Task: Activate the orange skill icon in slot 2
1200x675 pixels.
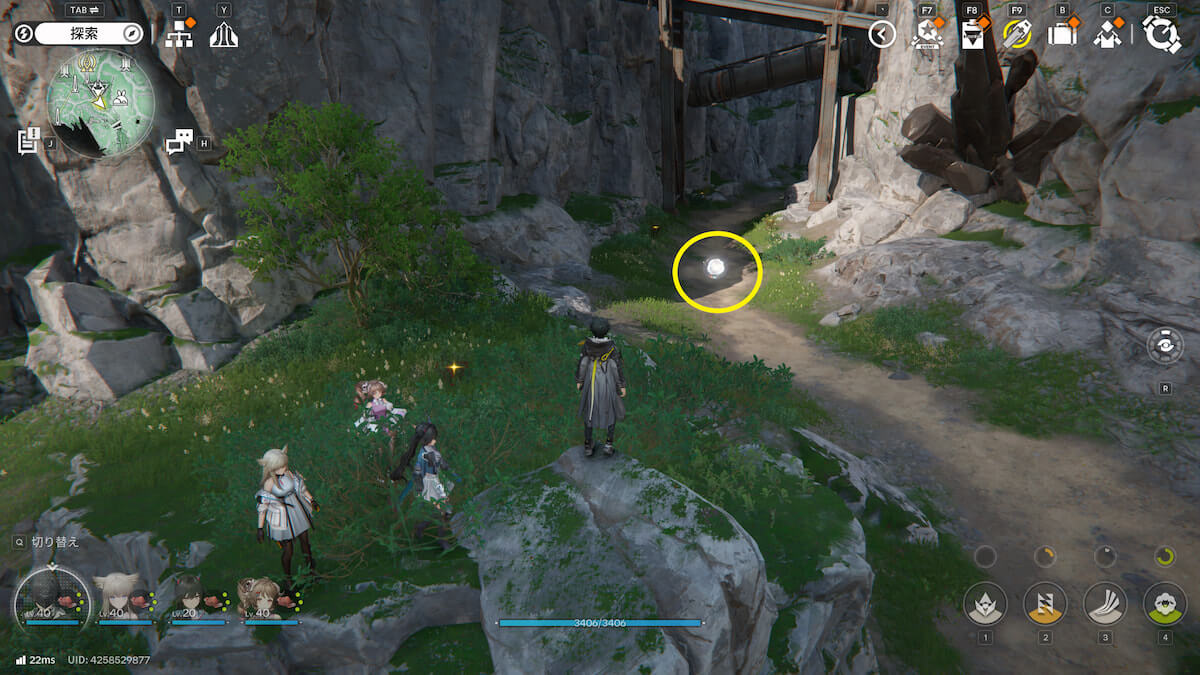Action: 1044,603
